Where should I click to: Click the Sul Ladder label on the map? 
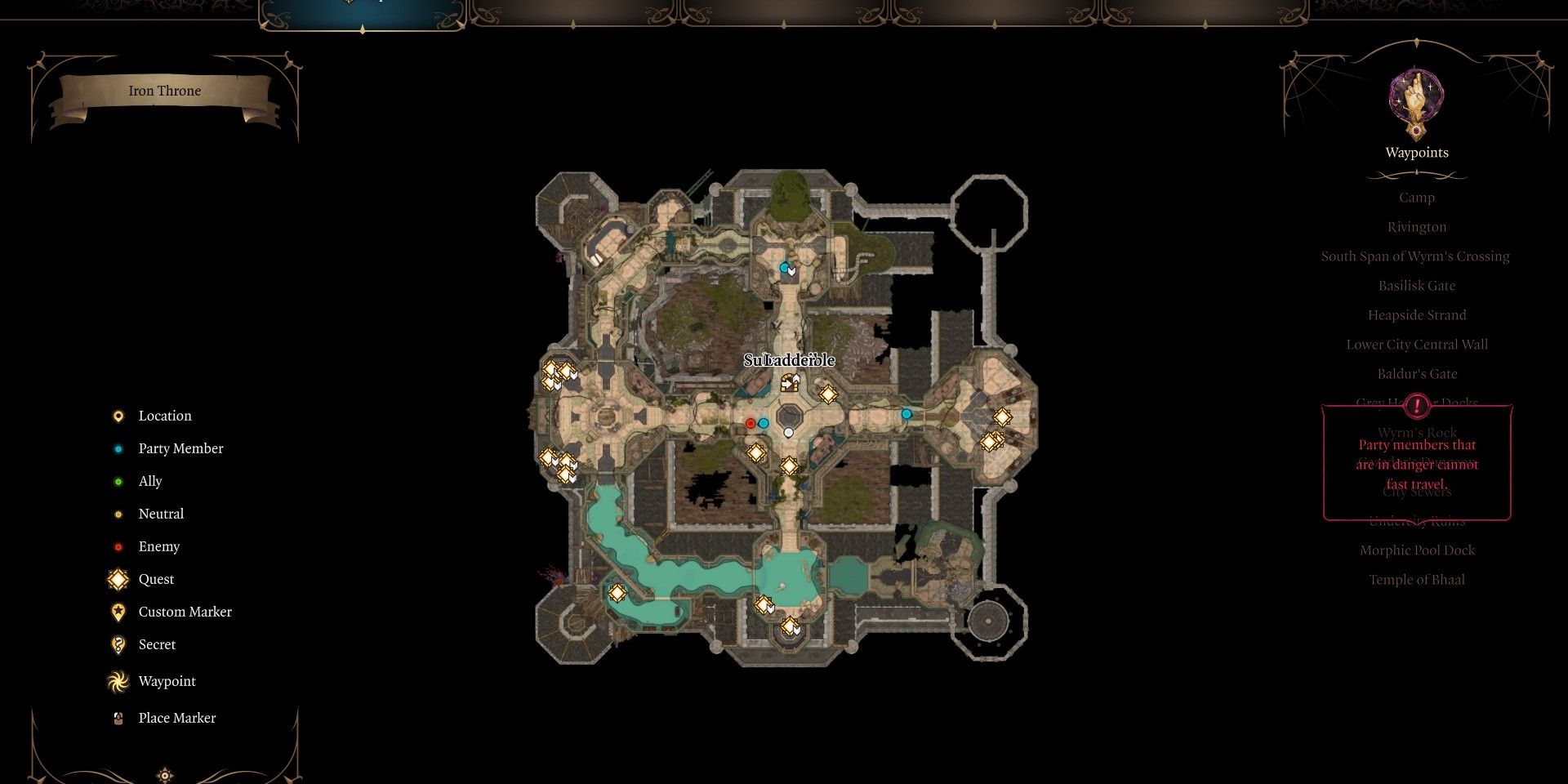pyautogui.click(x=790, y=359)
